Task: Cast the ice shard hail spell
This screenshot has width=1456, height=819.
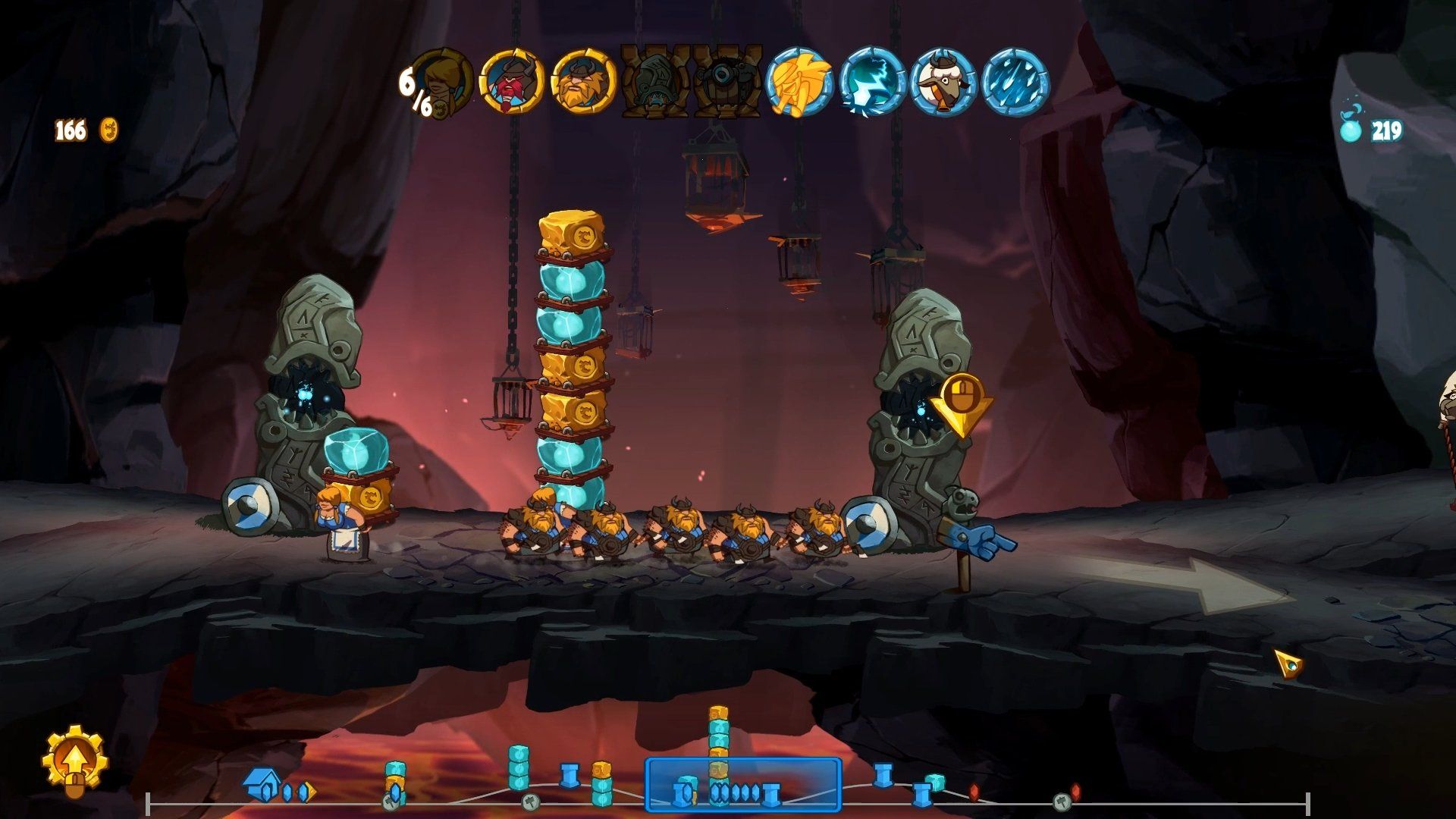Action: tap(1015, 81)
